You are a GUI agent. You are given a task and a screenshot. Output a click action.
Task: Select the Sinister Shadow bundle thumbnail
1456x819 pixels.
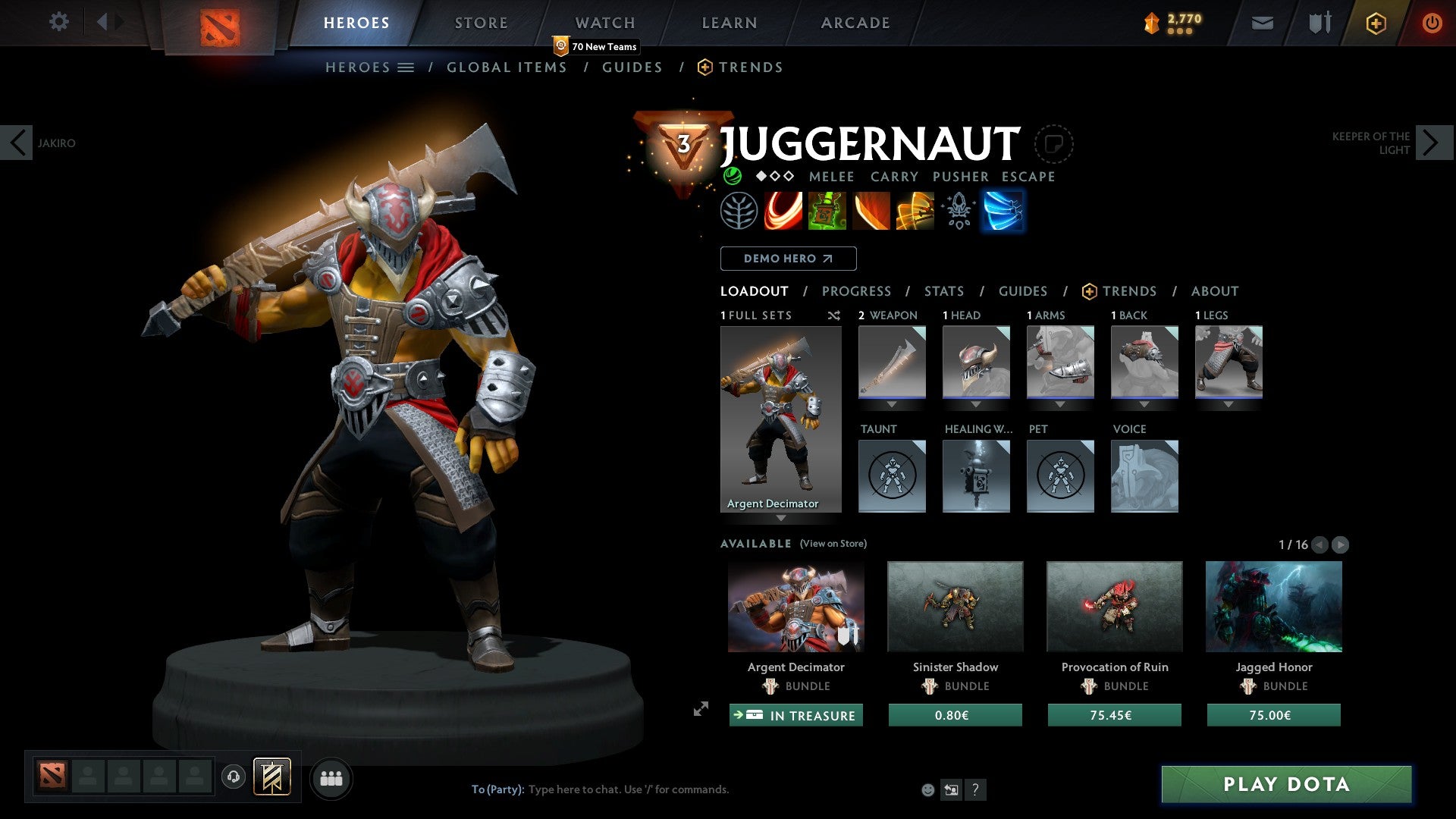click(955, 606)
